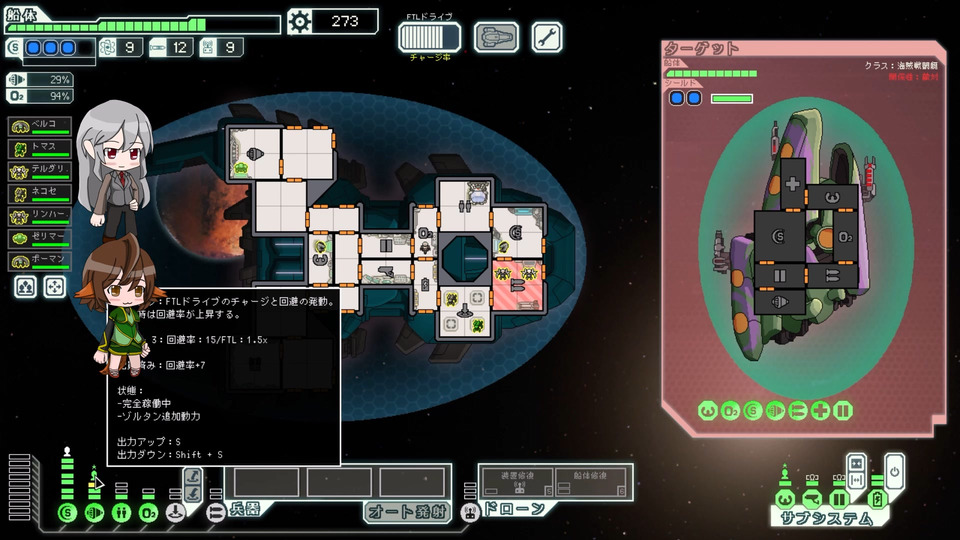Click the weapons (兵器) system icon
Screen dimensions: 960x540
tap(215, 512)
